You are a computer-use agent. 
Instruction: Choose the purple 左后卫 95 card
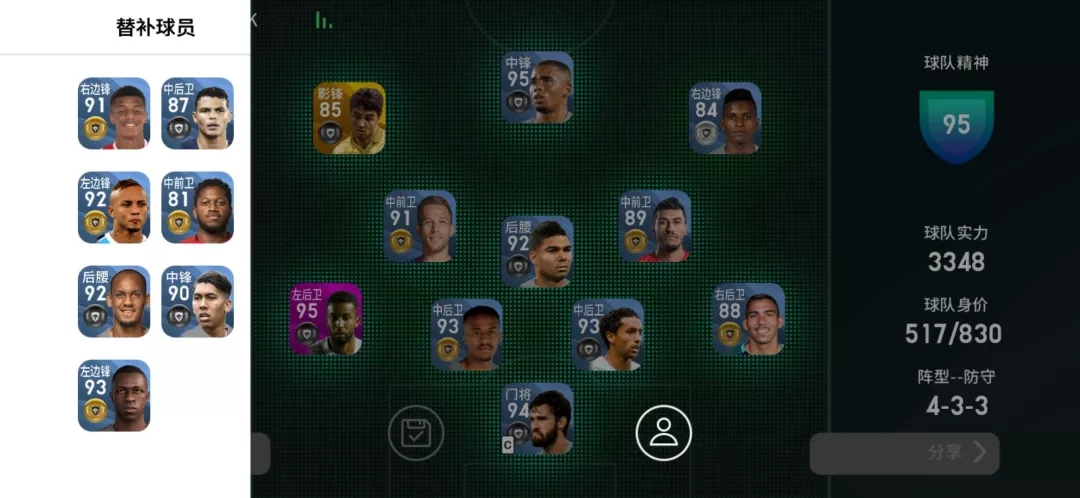point(326,320)
